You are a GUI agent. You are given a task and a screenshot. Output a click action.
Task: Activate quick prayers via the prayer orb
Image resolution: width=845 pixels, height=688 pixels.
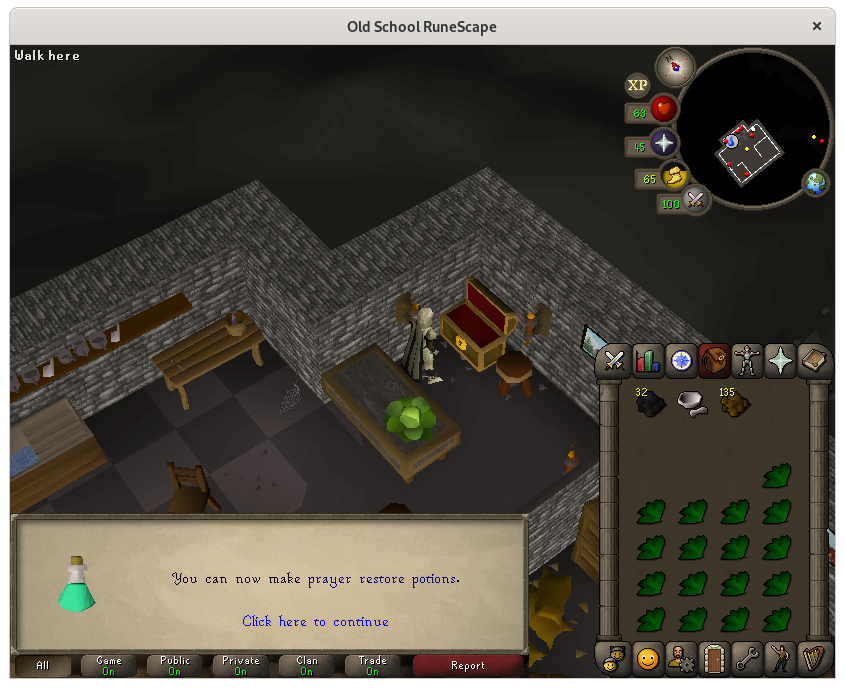click(663, 143)
